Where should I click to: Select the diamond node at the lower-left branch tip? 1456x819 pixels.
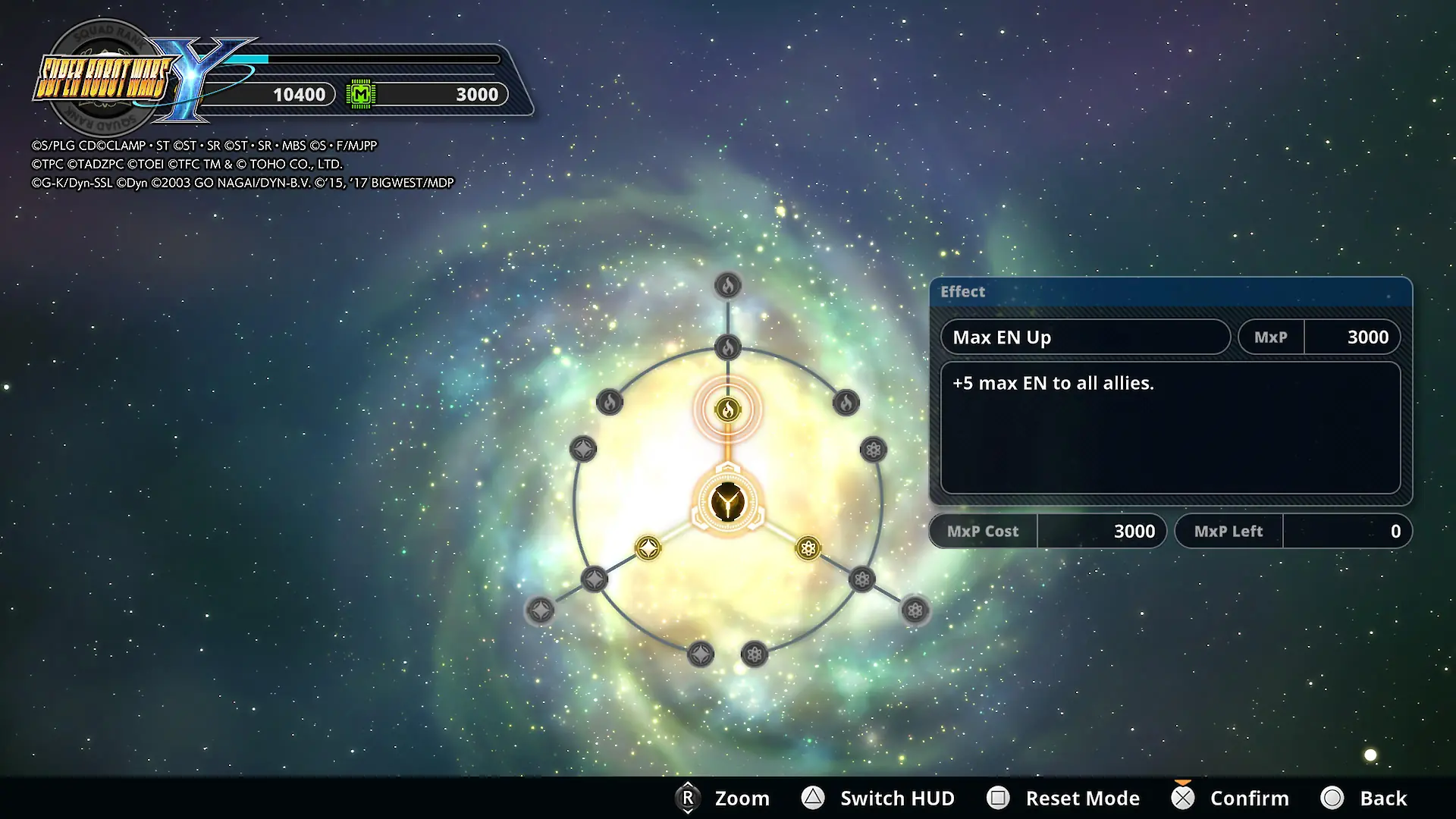click(540, 610)
